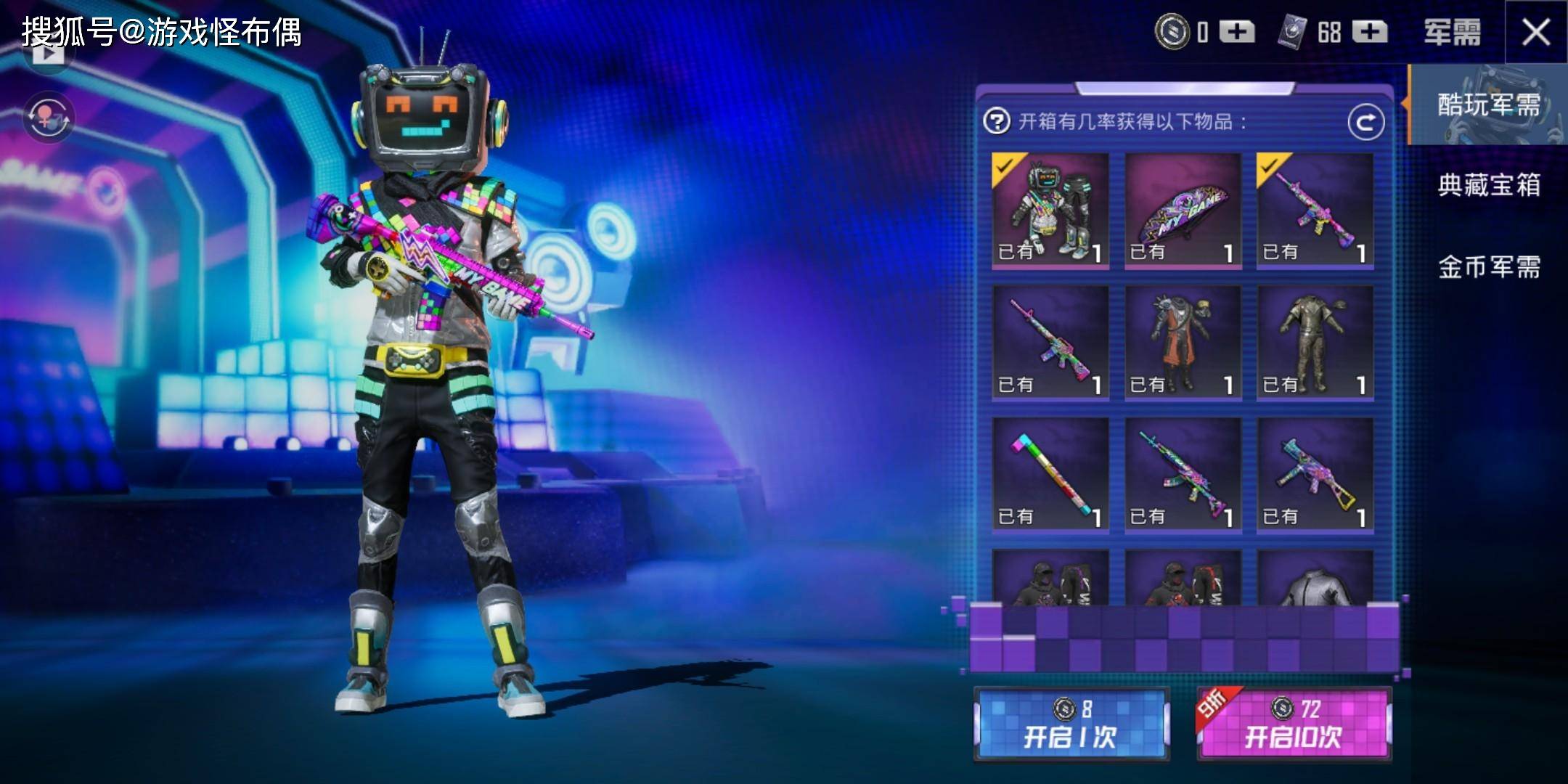
Task: Select the gray armored suit reward
Action: pos(1315,342)
